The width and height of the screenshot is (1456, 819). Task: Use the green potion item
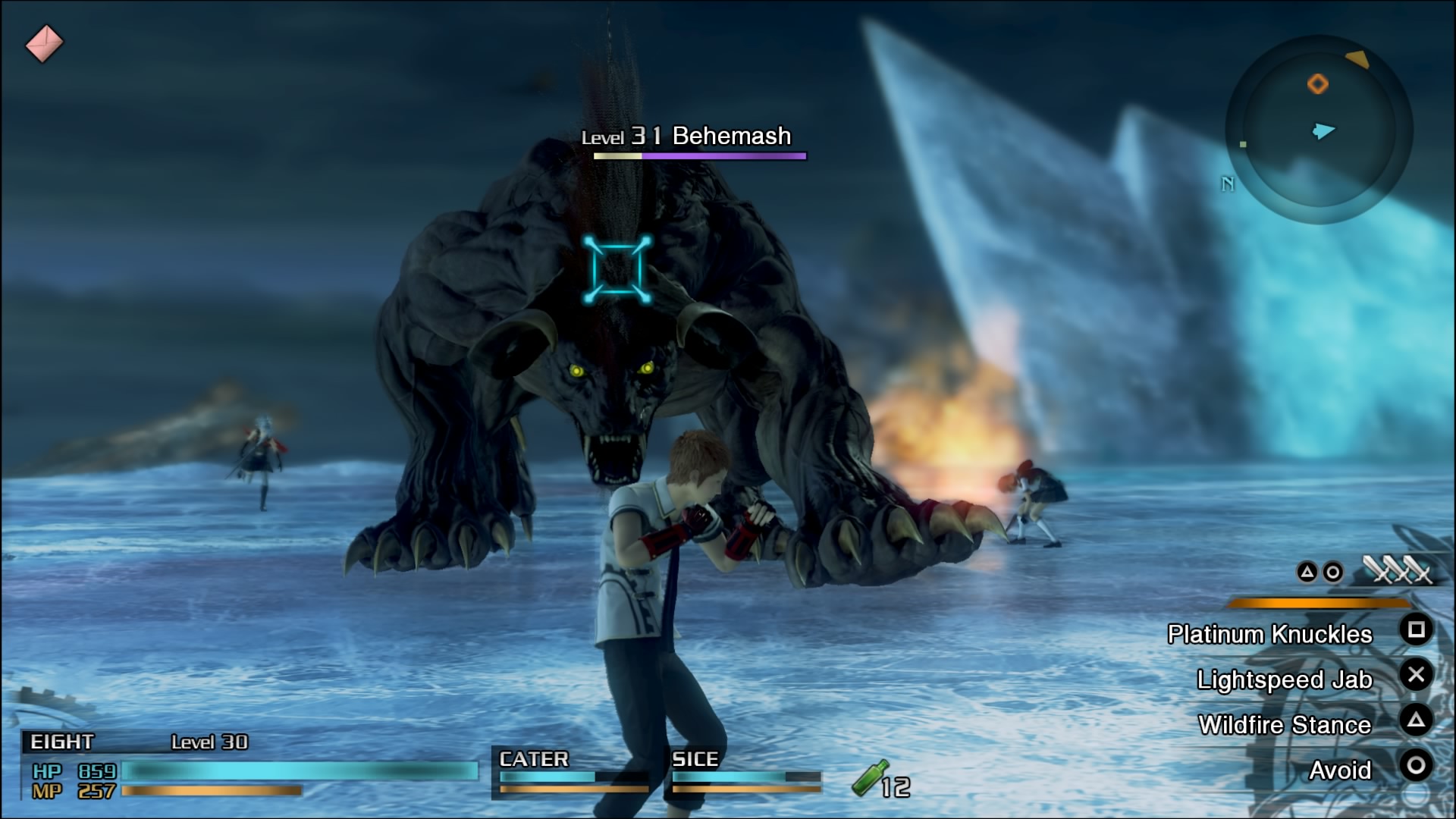point(870,779)
